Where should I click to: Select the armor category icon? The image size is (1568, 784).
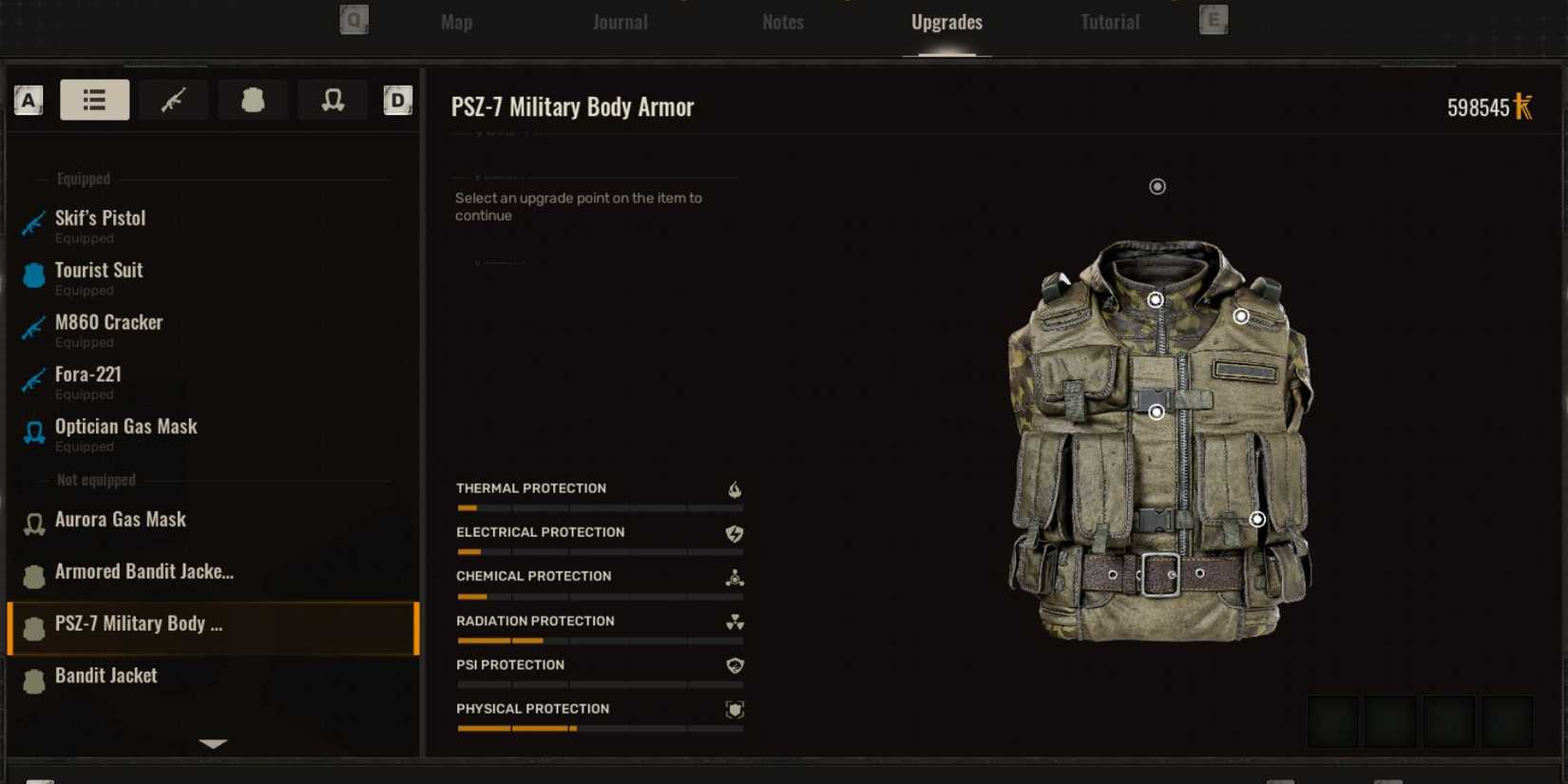[x=253, y=100]
